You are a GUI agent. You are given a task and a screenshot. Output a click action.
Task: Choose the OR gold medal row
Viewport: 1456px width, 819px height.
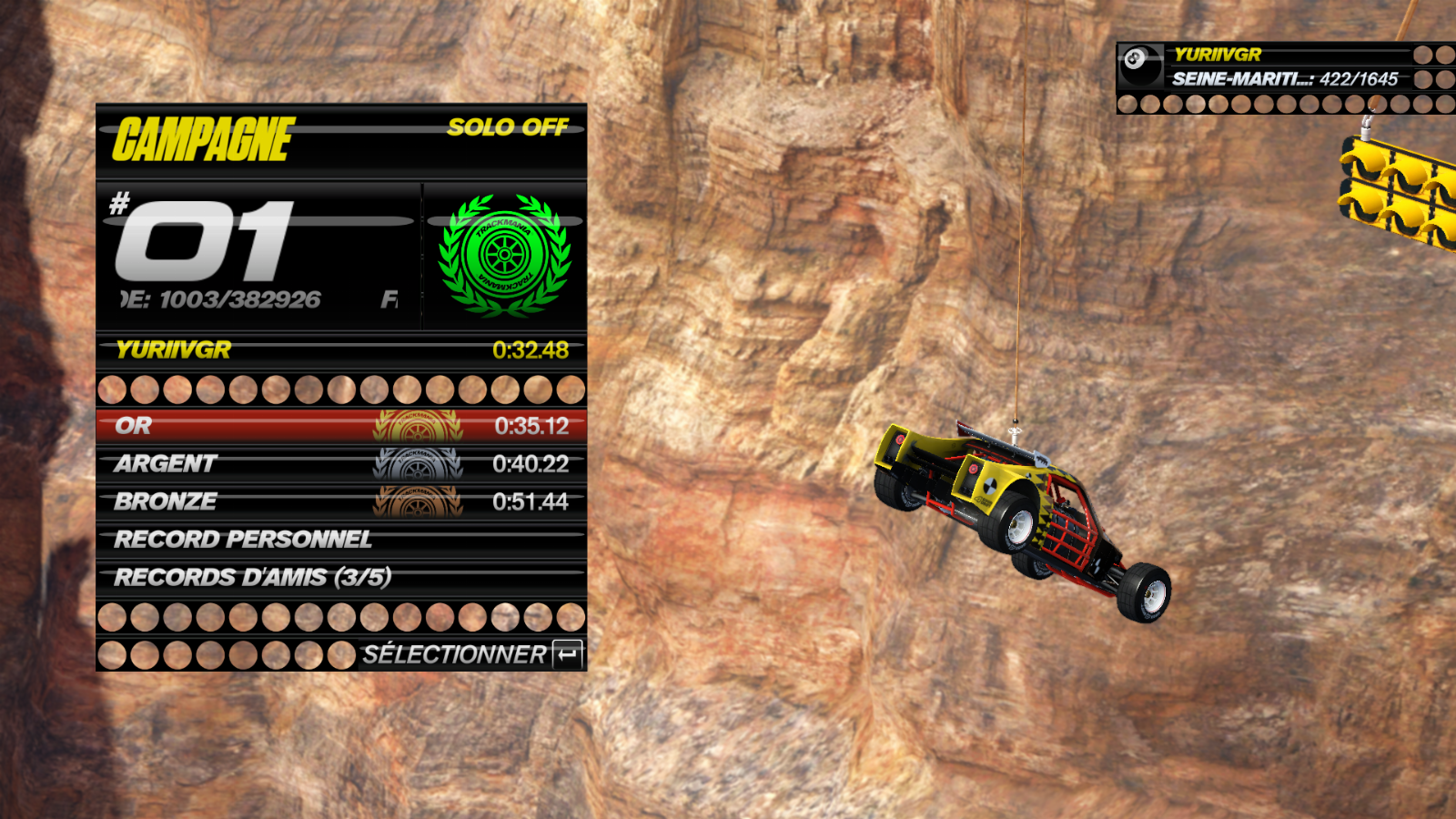(341, 426)
